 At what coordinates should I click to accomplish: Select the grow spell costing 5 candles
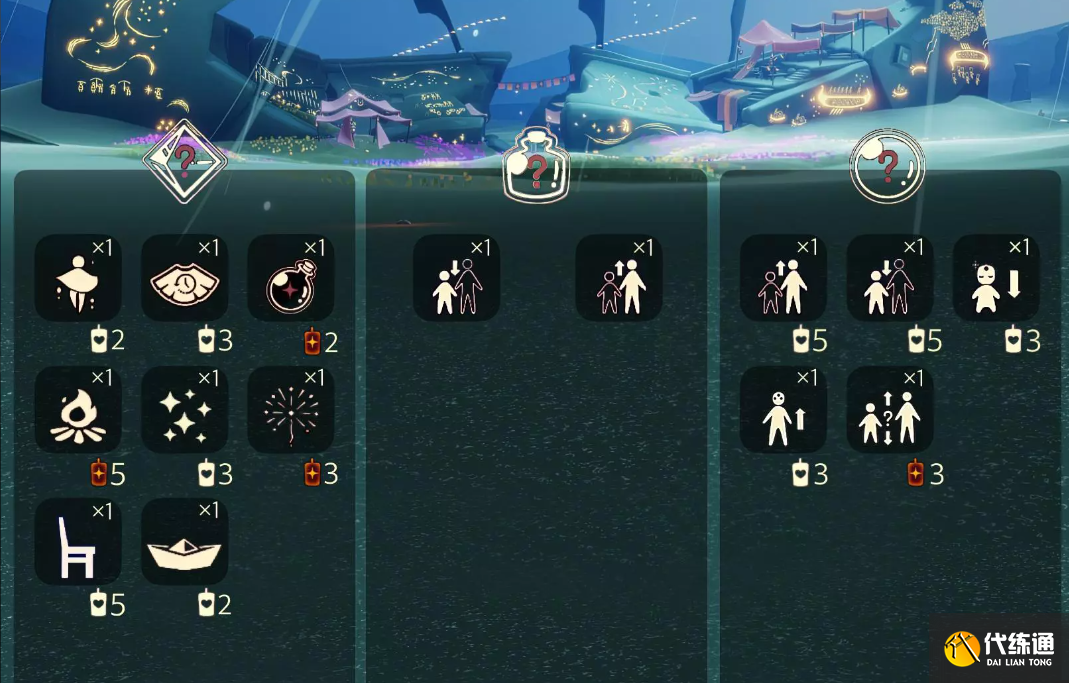coord(783,278)
